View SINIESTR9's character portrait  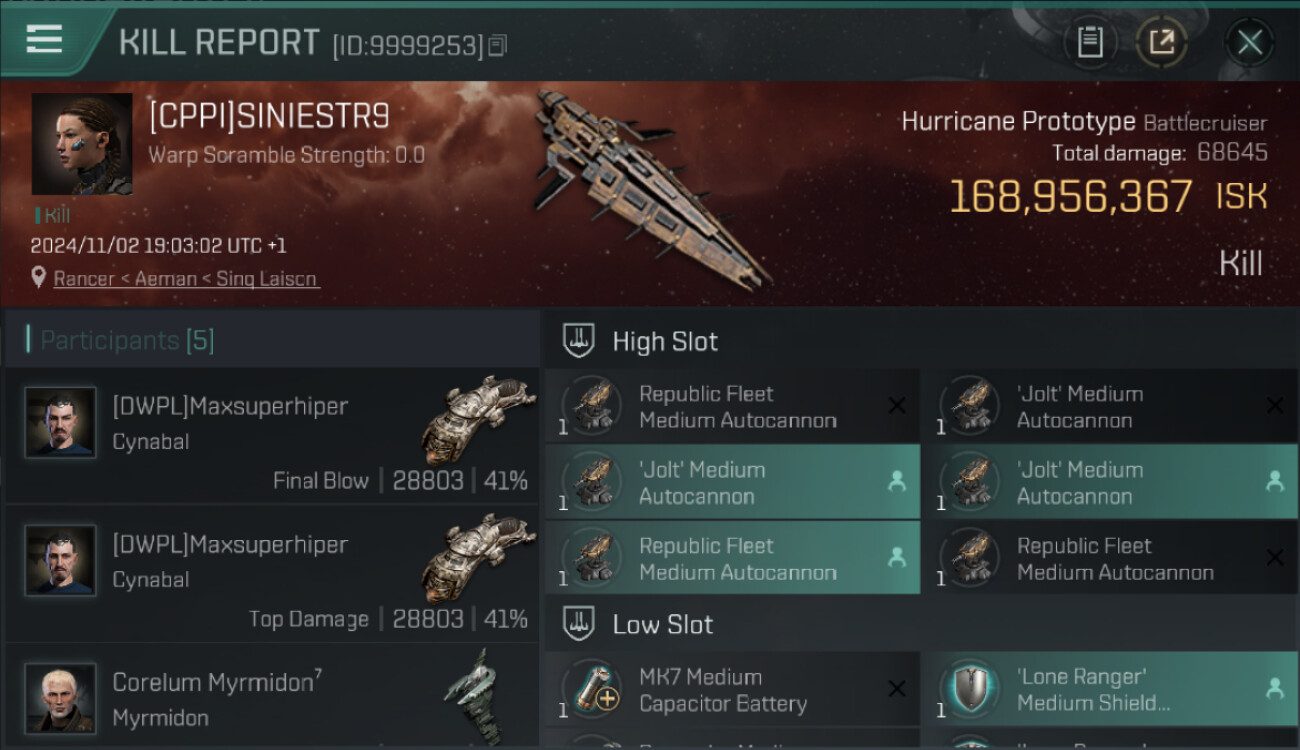(82, 144)
